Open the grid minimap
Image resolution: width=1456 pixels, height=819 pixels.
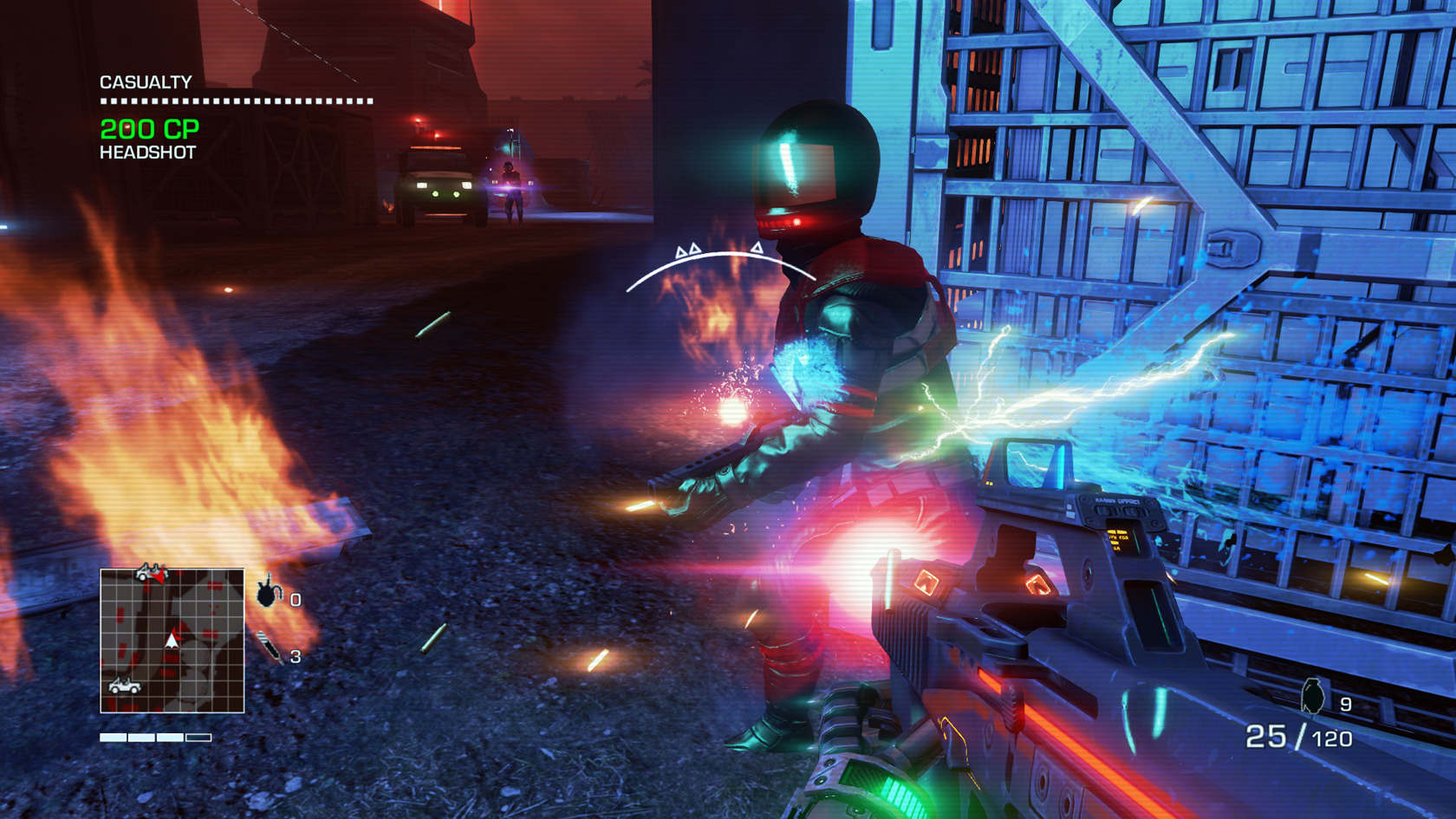tap(172, 640)
